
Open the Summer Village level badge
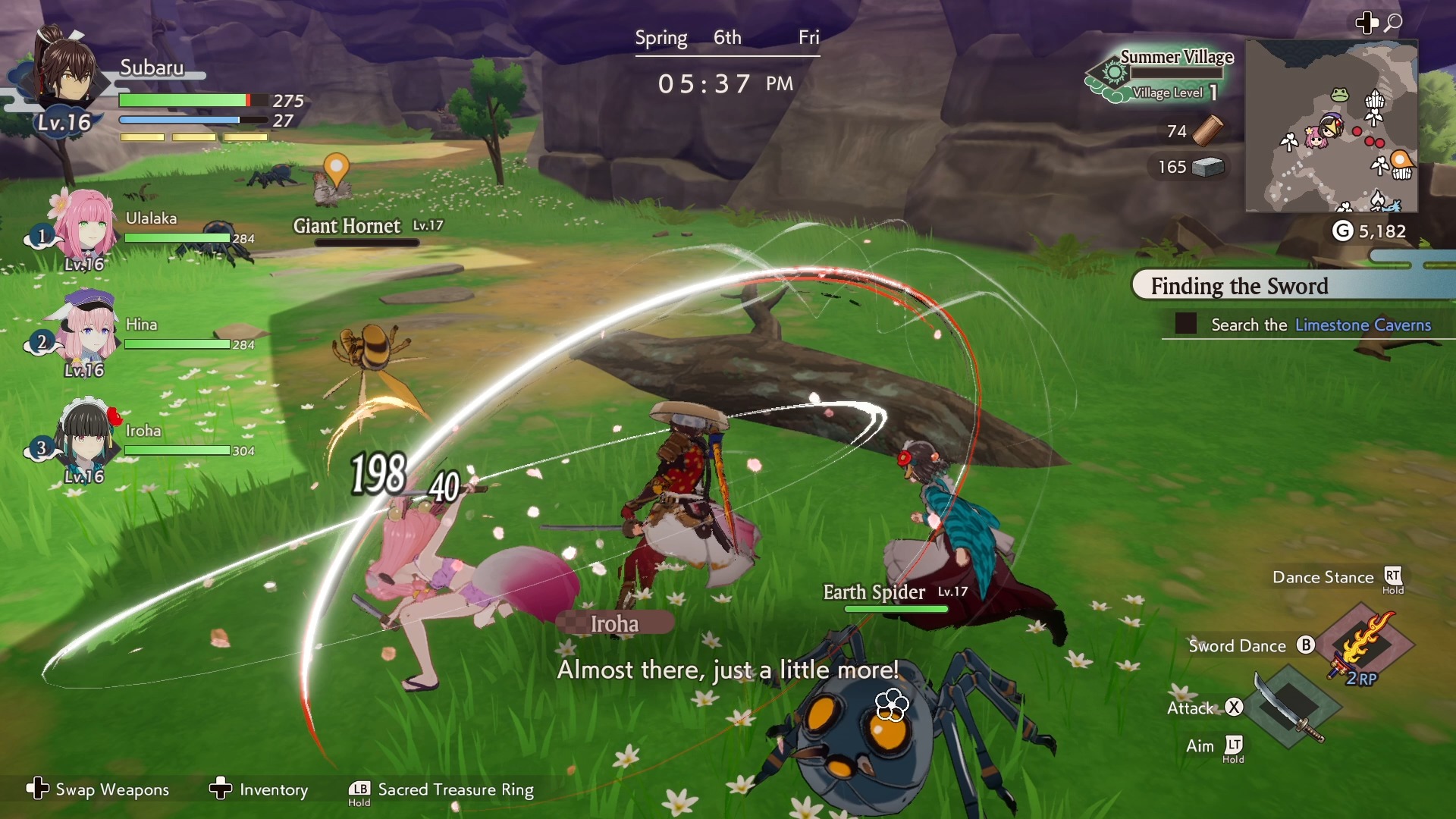pyautogui.click(x=1160, y=74)
